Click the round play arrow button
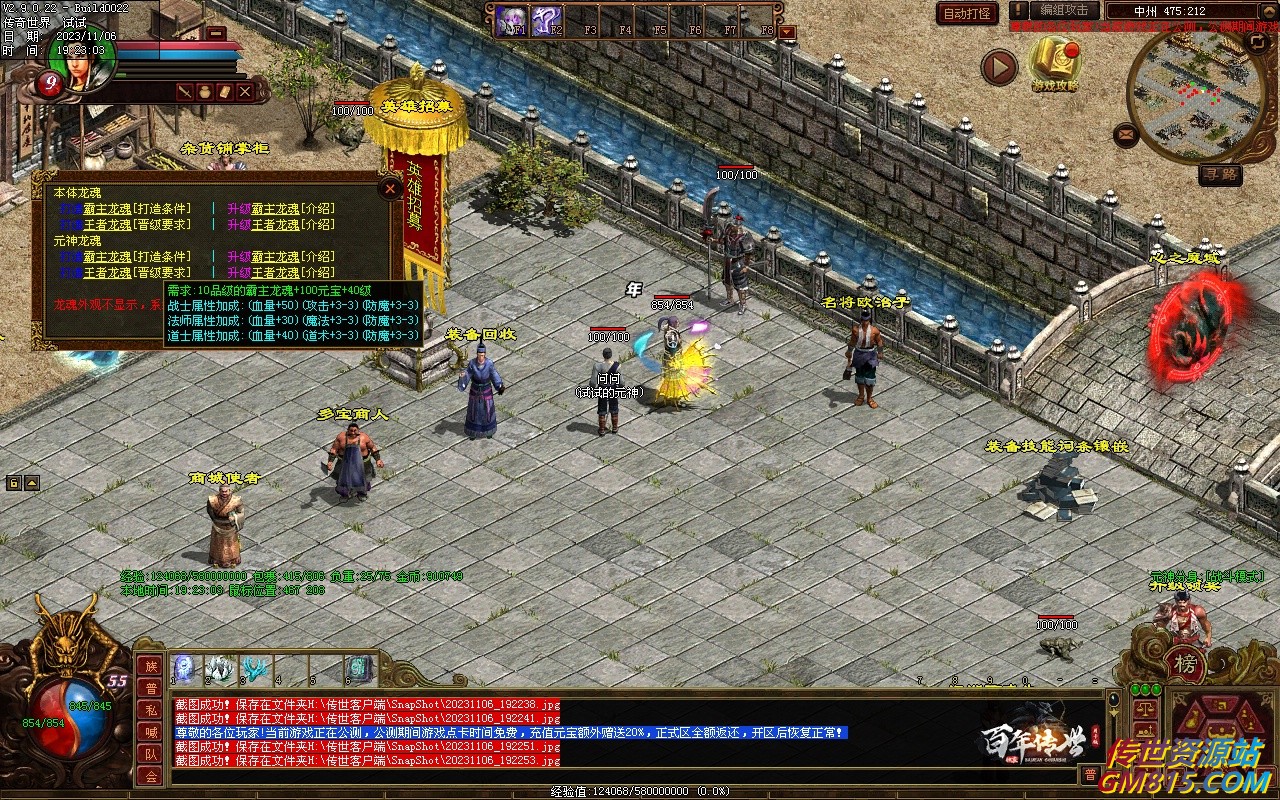Screen dimensions: 1280x800 [999, 67]
